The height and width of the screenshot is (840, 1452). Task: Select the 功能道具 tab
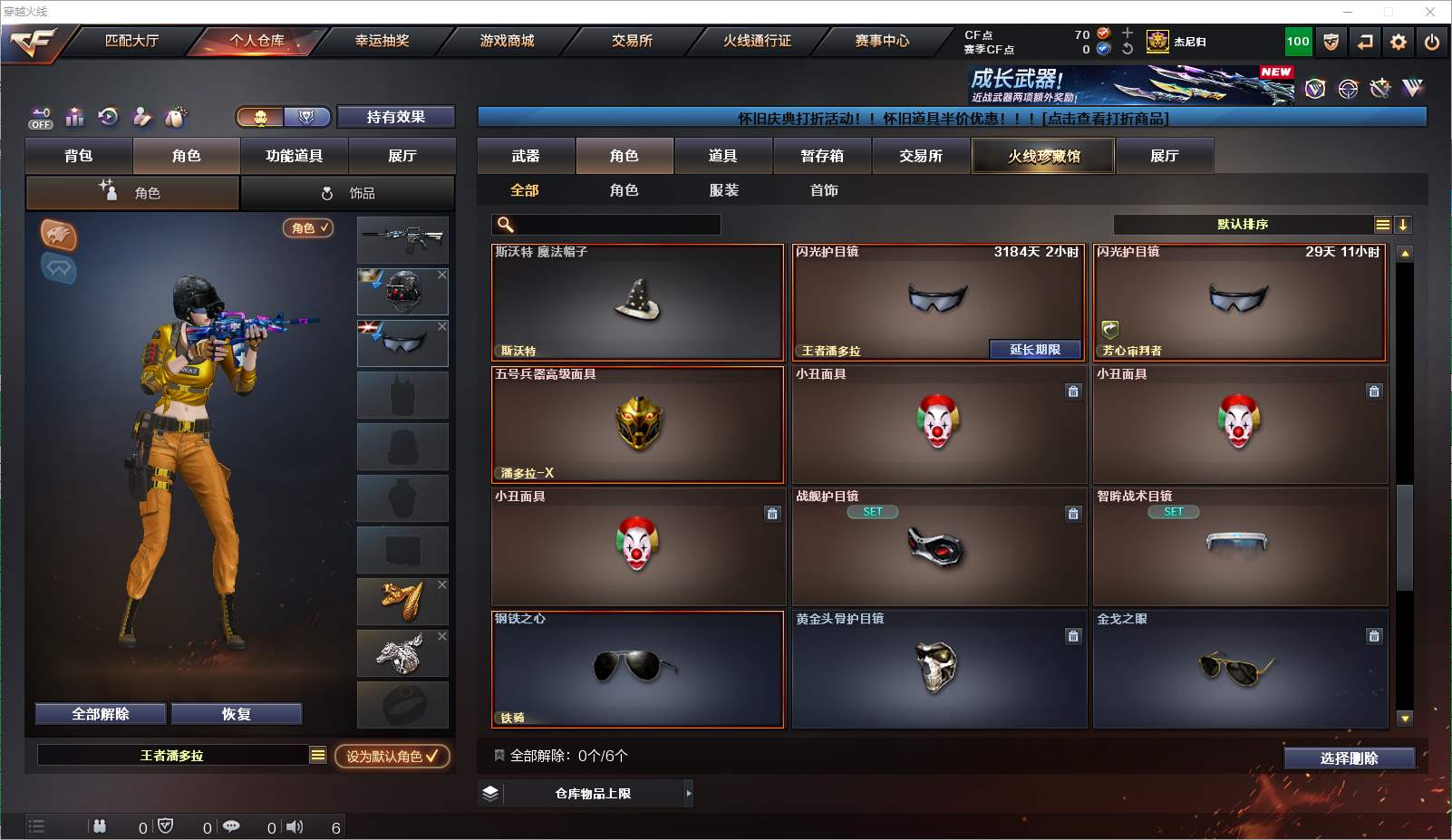click(x=294, y=156)
